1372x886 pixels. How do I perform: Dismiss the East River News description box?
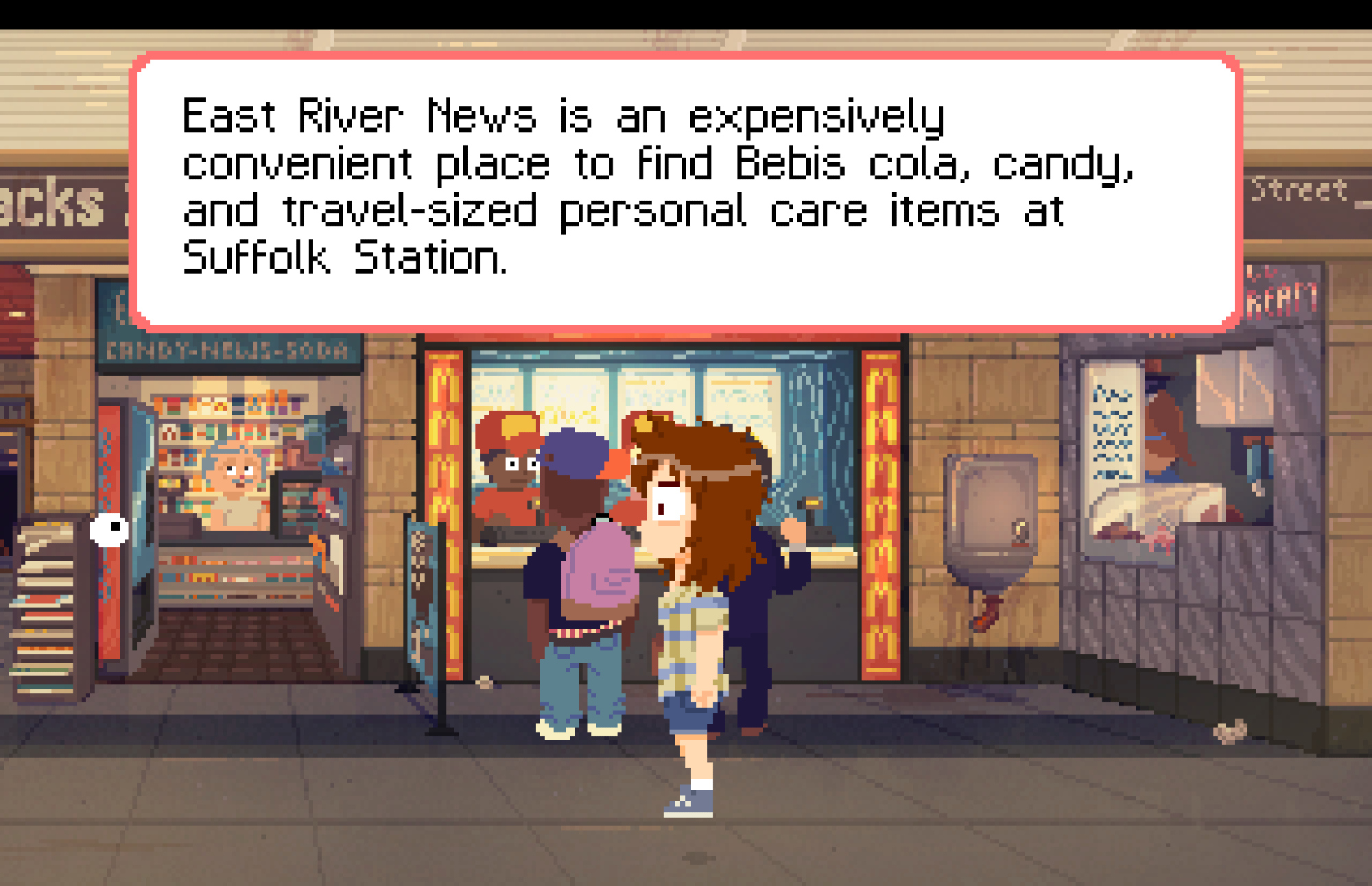click(x=686, y=191)
